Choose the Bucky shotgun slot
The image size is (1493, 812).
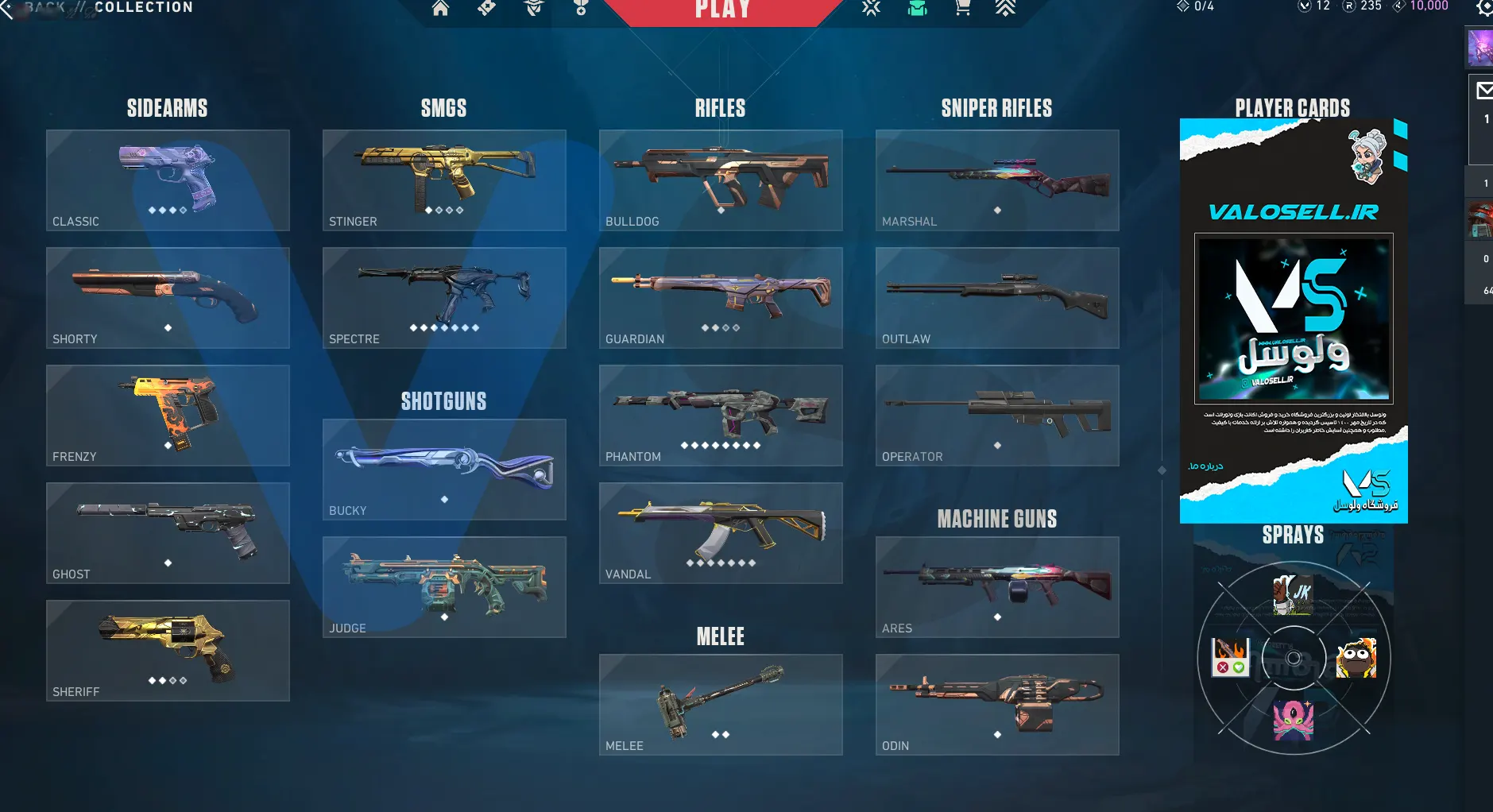[444, 470]
